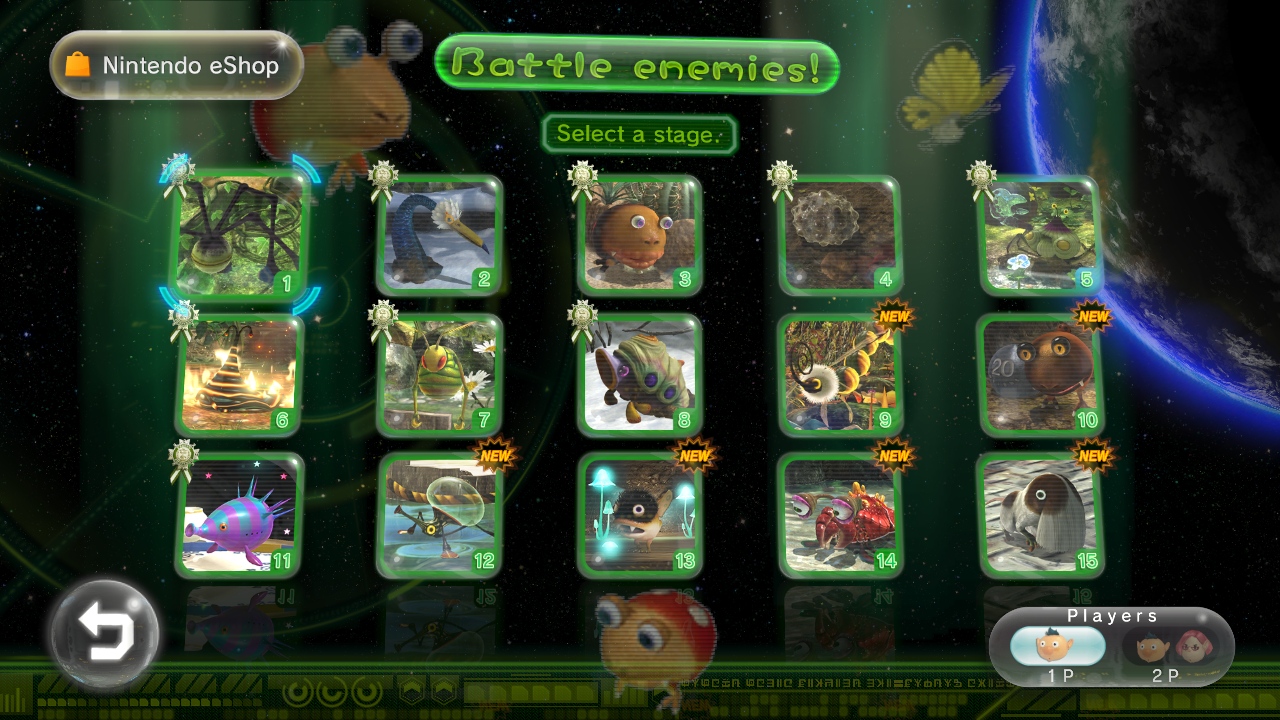Choose stage 8 on the snowy field
The image size is (1280, 720).
(x=640, y=376)
